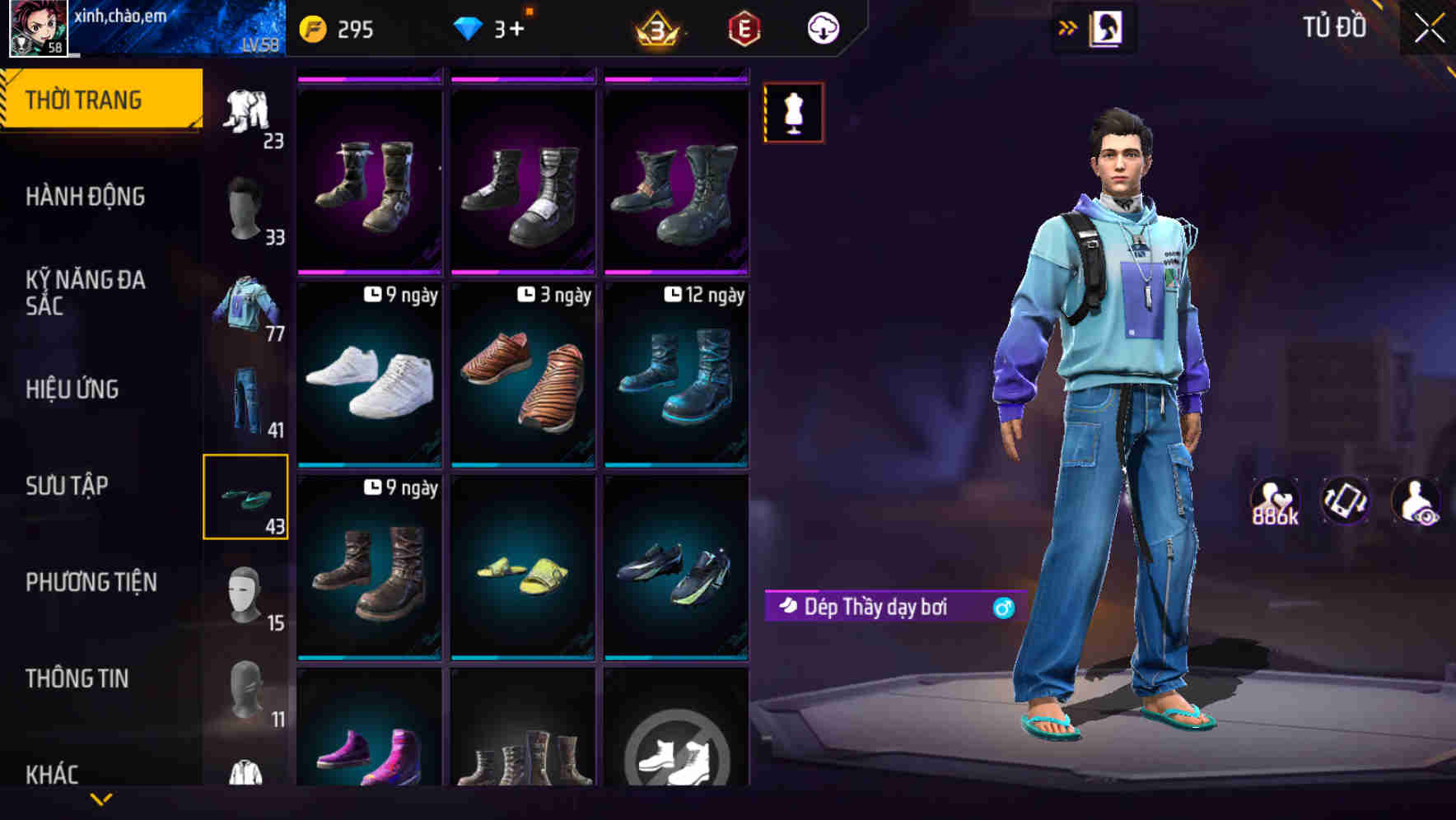Select the red E badge icon
Viewport: 1456px width, 820px height.
pyautogui.click(x=741, y=29)
